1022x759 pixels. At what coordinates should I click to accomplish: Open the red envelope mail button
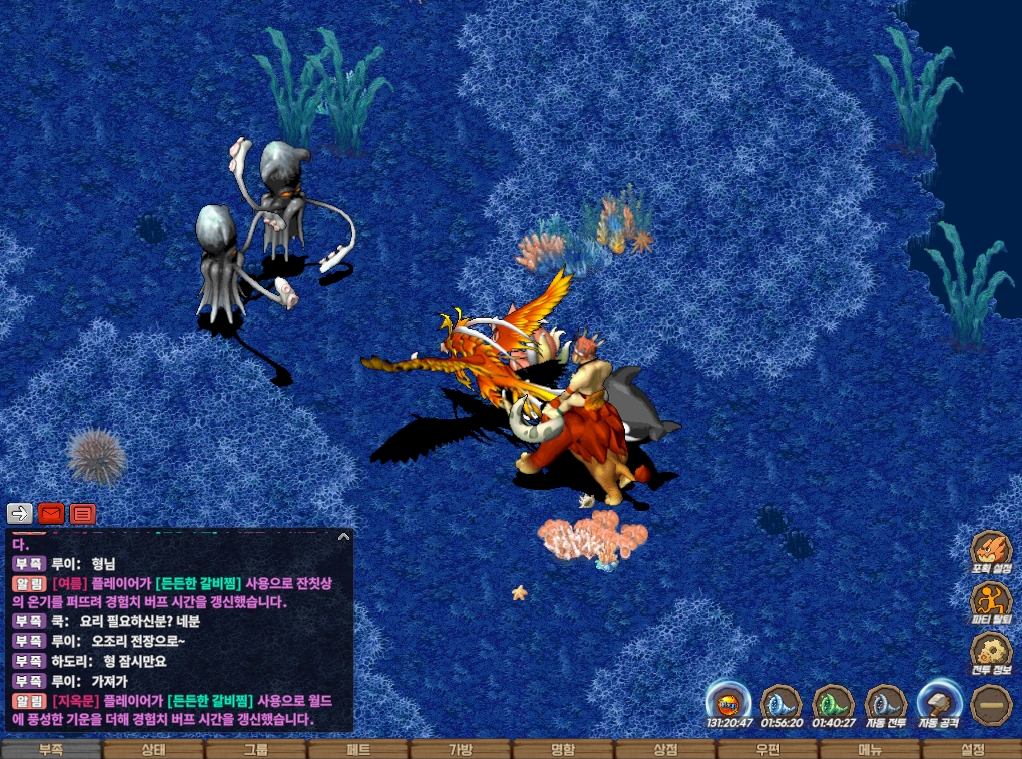tap(51, 514)
